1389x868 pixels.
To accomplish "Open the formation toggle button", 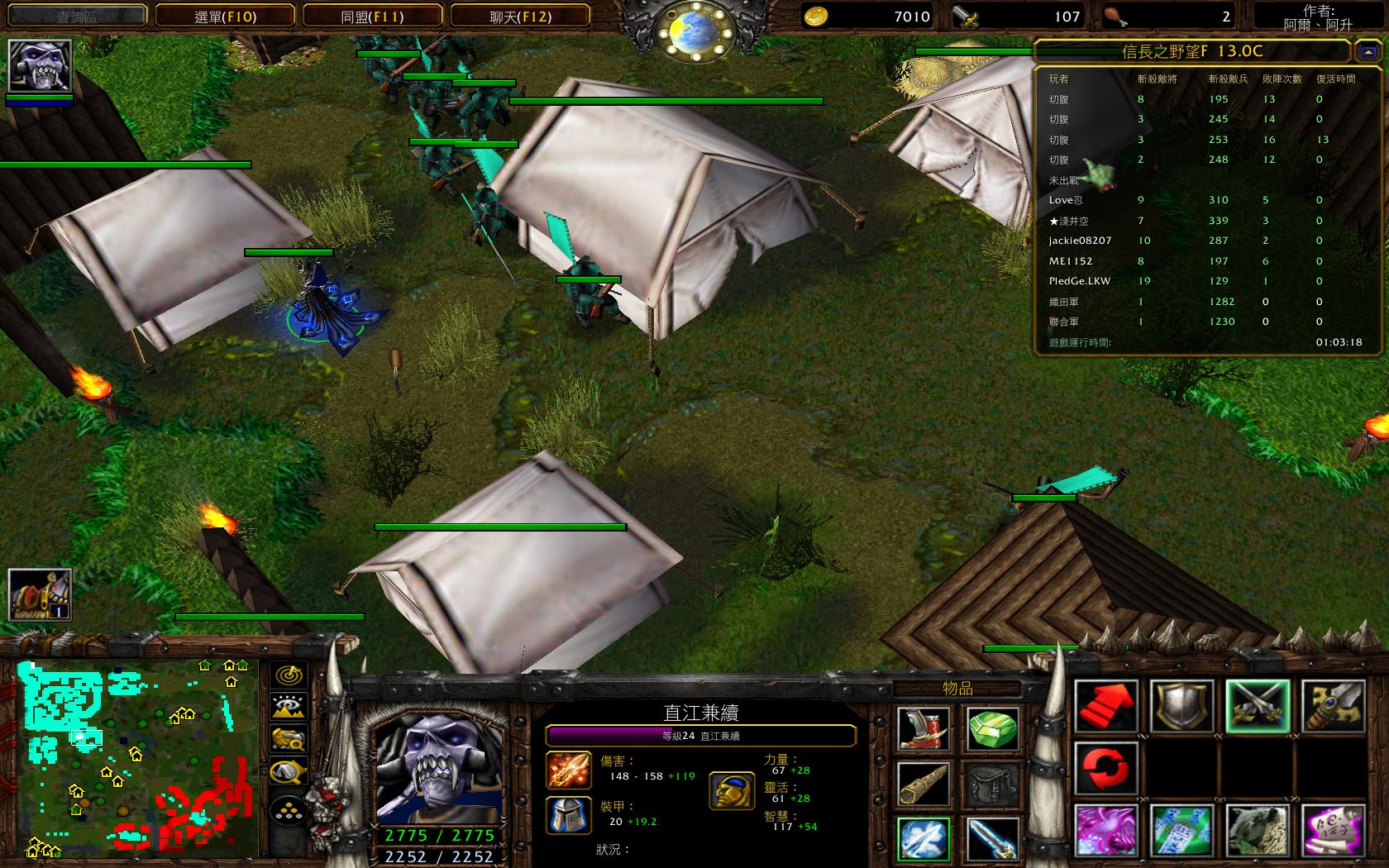I will pyautogui.click(x=289, y=812).
